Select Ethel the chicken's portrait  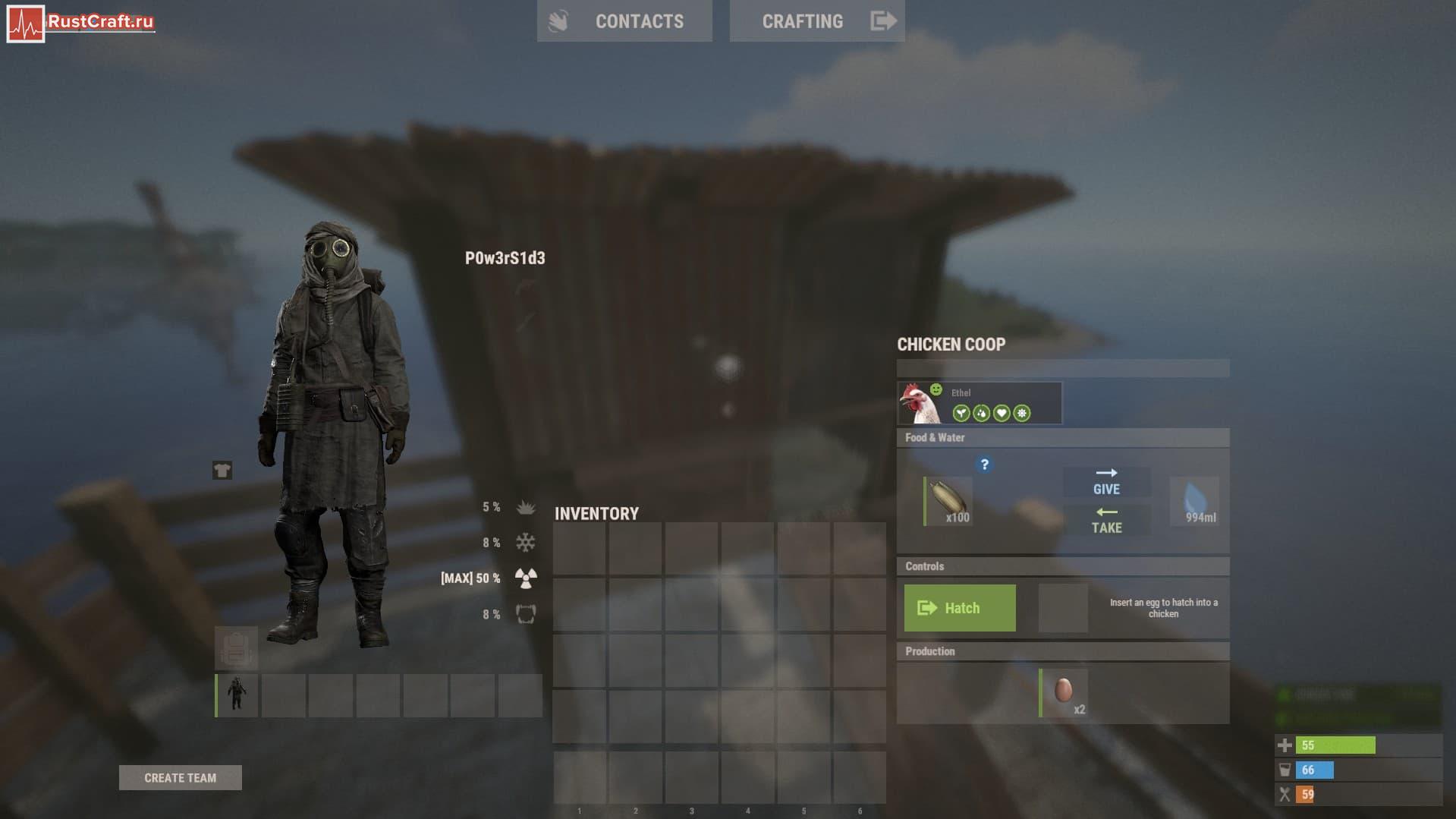(919, 403)
